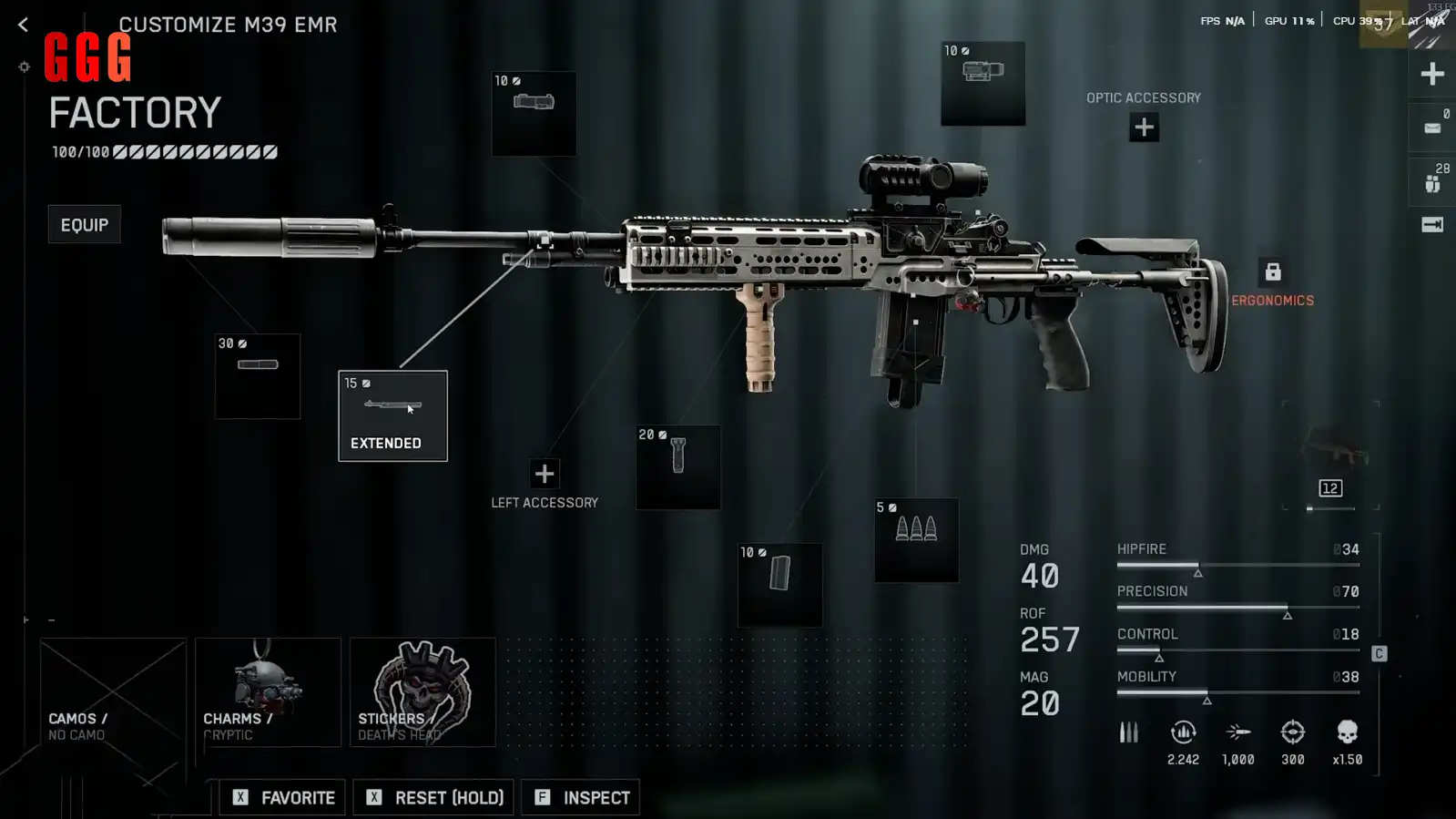
Task: Inspect the weapon
Action: (580, 797)
